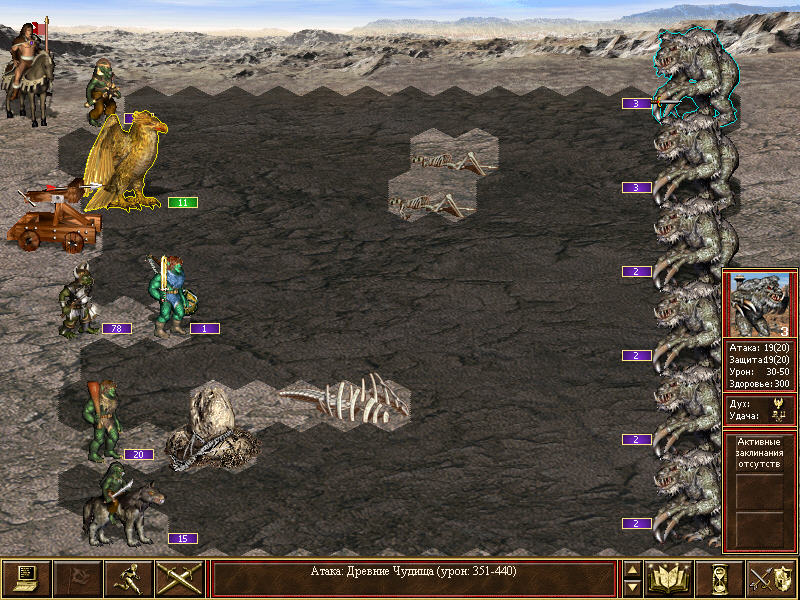This screenshot has width=800, height=600.
Task: Retreat using the running man button
Action: point(128,578)
